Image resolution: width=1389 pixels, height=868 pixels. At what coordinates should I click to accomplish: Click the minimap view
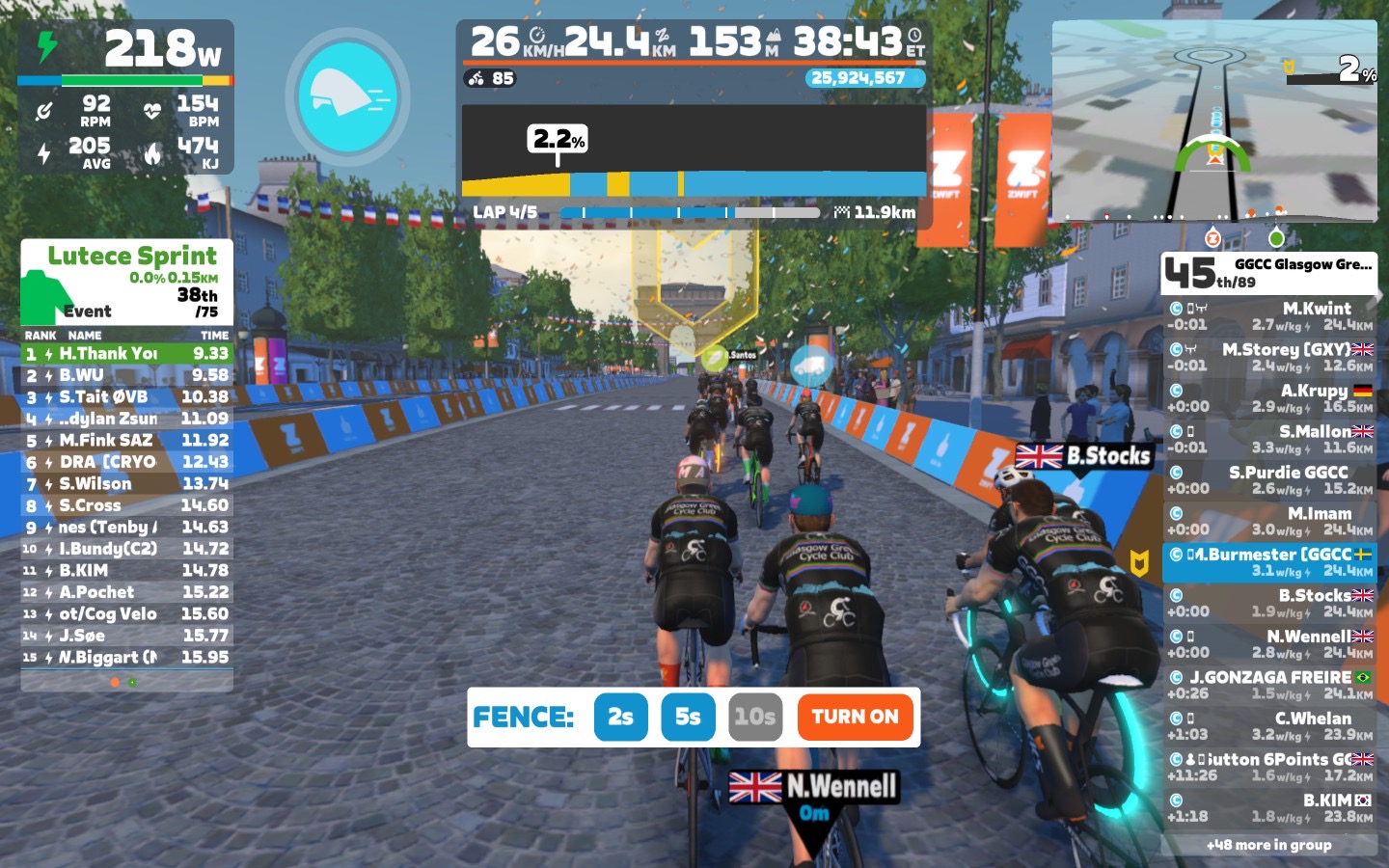[1213, 121]
